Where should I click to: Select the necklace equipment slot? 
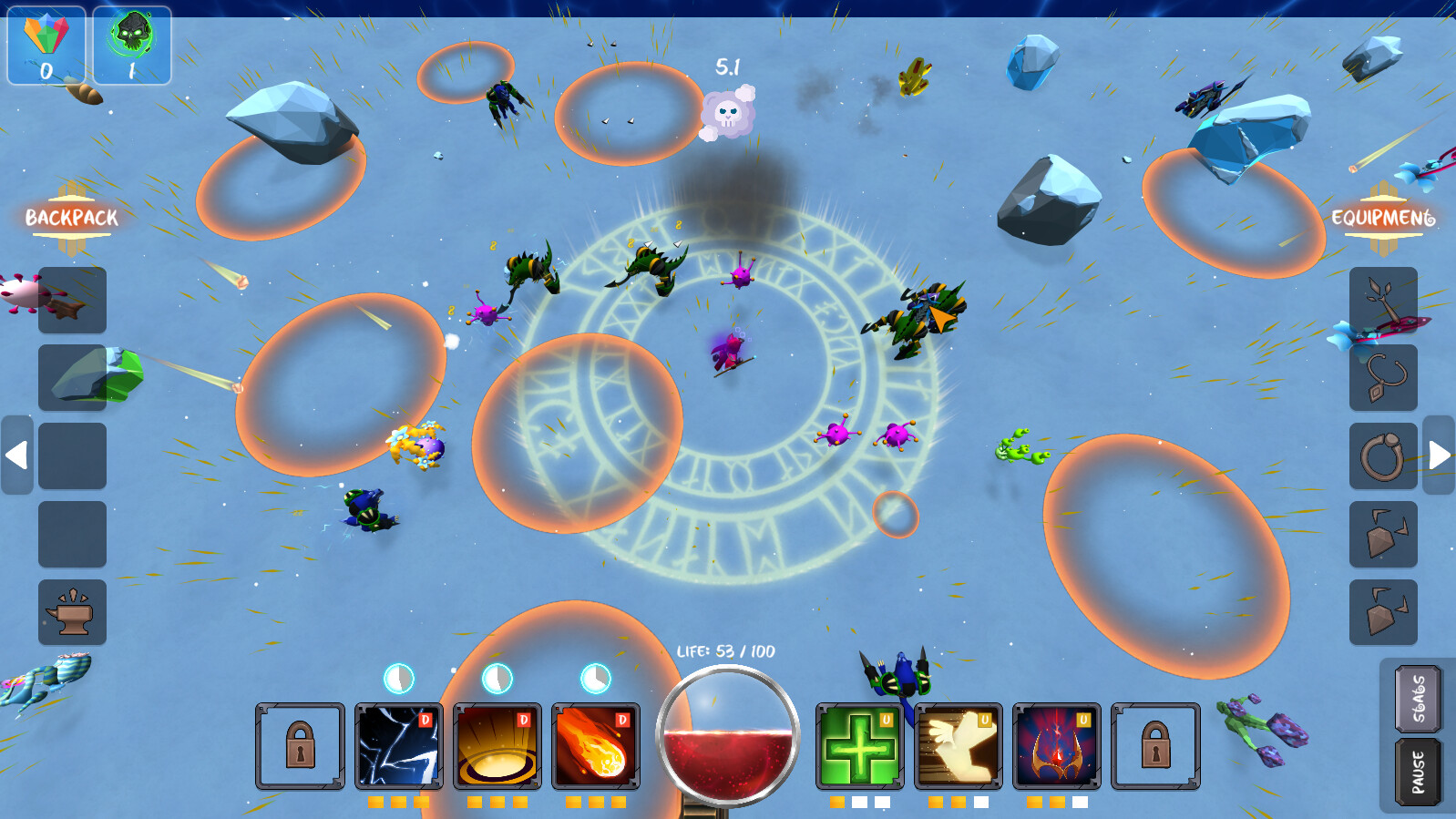tap(1384, 377)
